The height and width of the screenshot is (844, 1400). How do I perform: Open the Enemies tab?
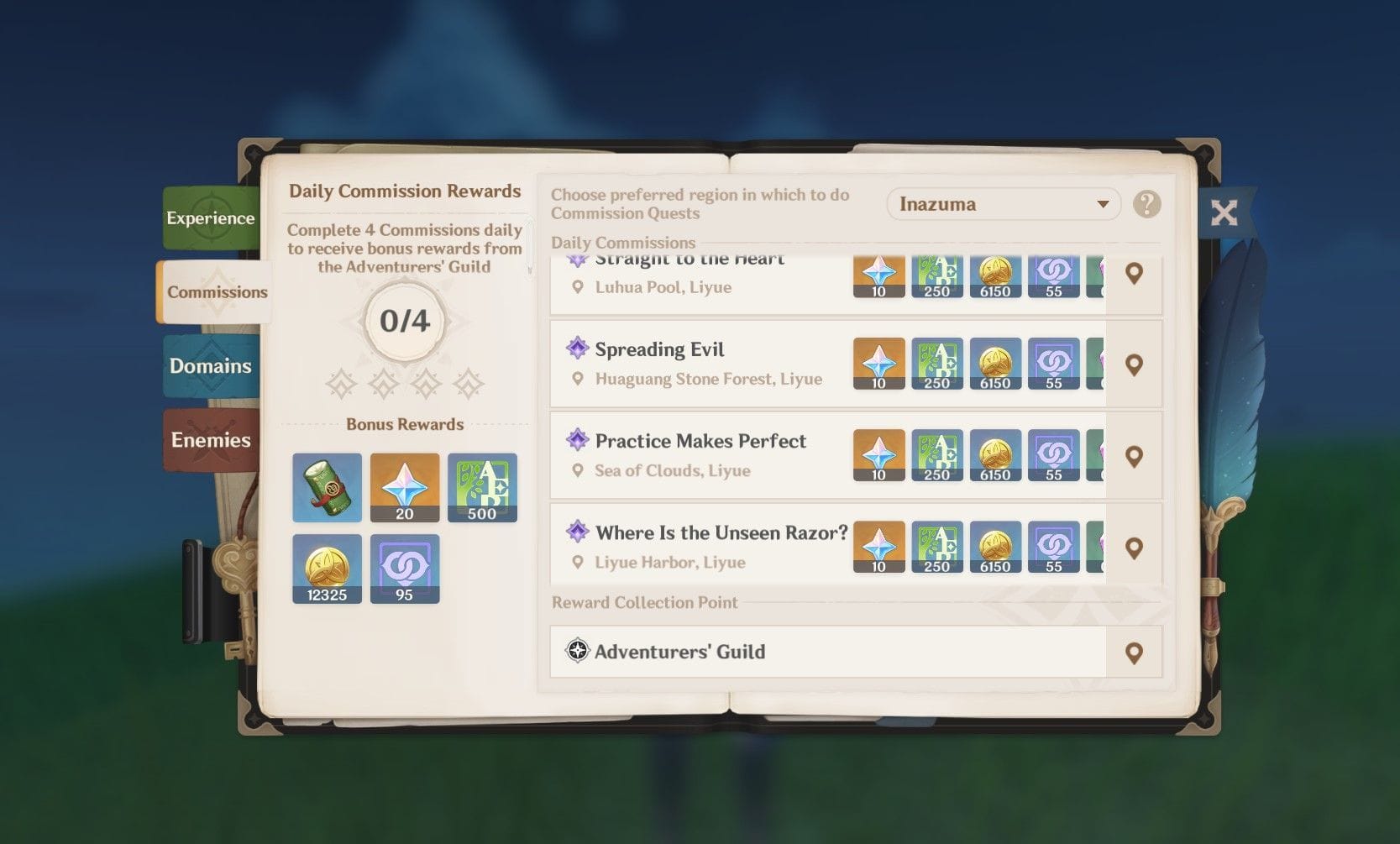tap(211, 440)
